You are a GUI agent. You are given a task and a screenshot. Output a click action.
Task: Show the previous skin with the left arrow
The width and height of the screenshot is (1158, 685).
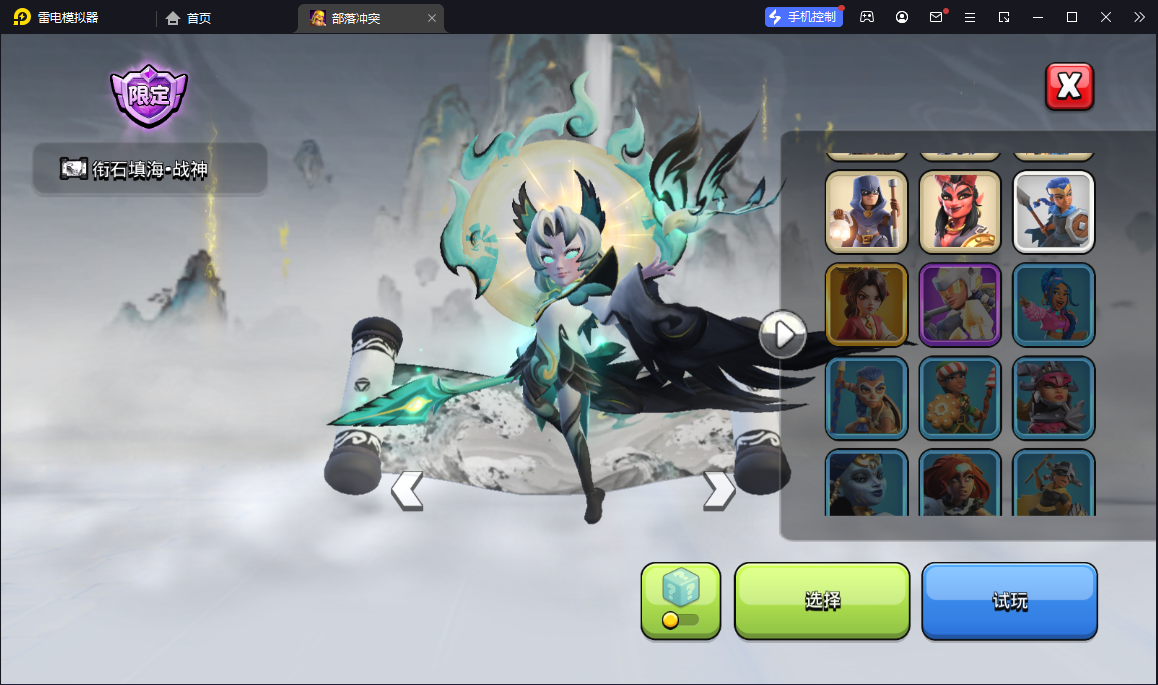click(406, 490)
